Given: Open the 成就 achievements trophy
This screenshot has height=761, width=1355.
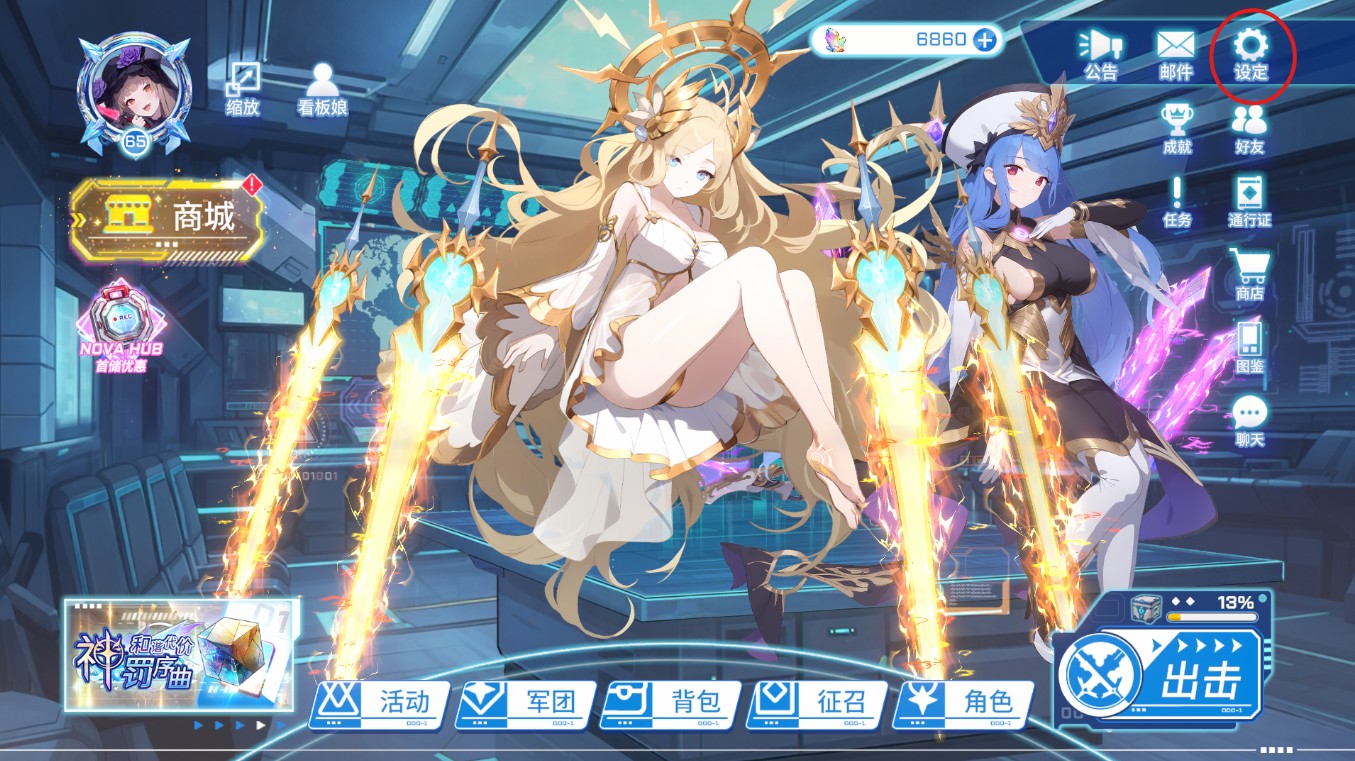Looking at the screenshot, I should pyautogui.click(x=1177, y=129).
